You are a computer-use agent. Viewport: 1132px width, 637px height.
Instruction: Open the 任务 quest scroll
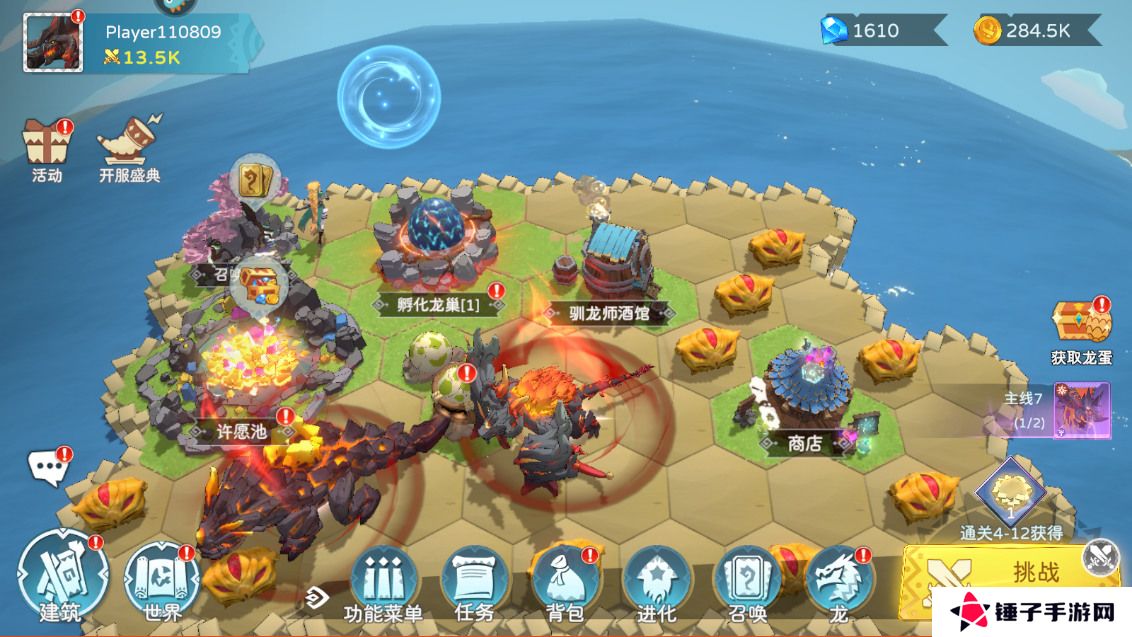[474, 583]
